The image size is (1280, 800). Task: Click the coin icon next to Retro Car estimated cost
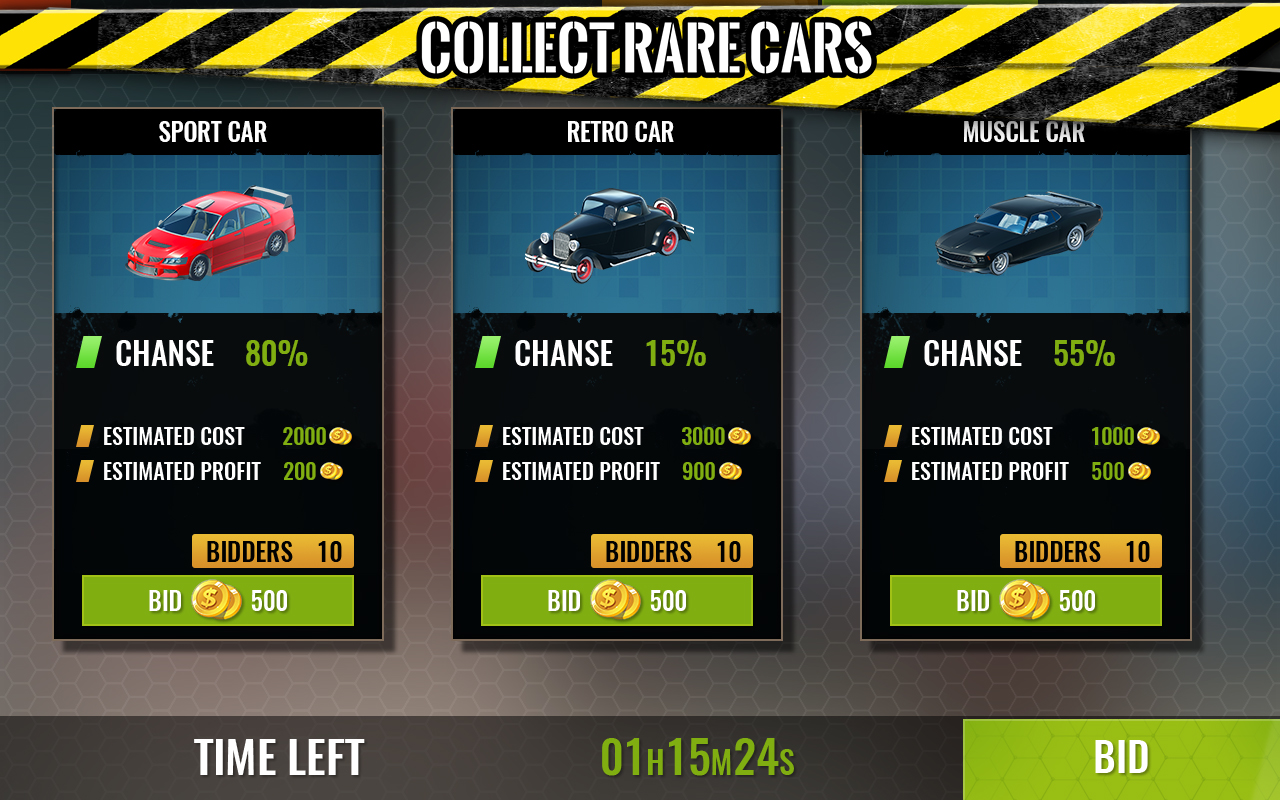click(x=741, y=435)
